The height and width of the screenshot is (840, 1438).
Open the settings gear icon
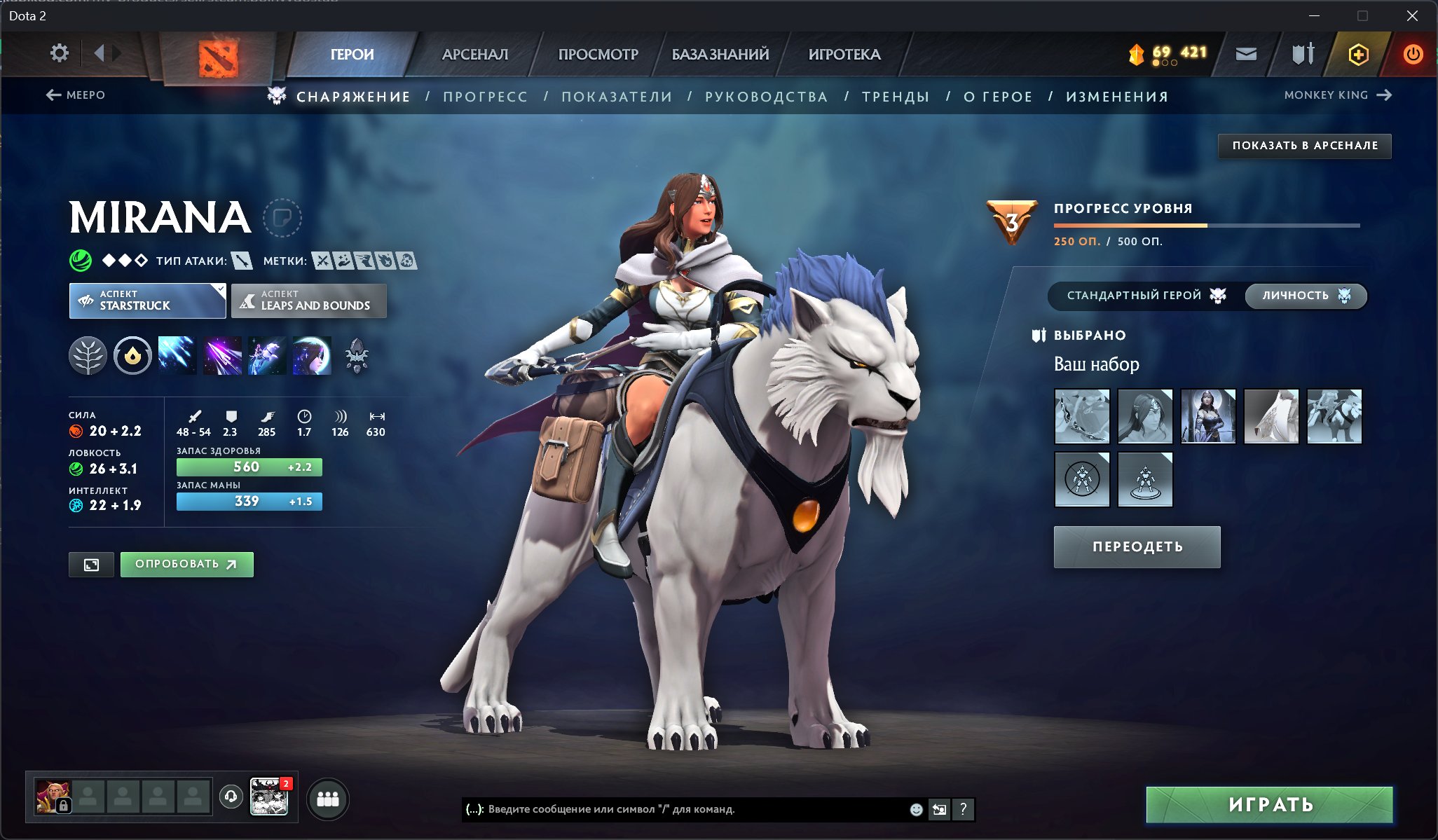[60, 53]
